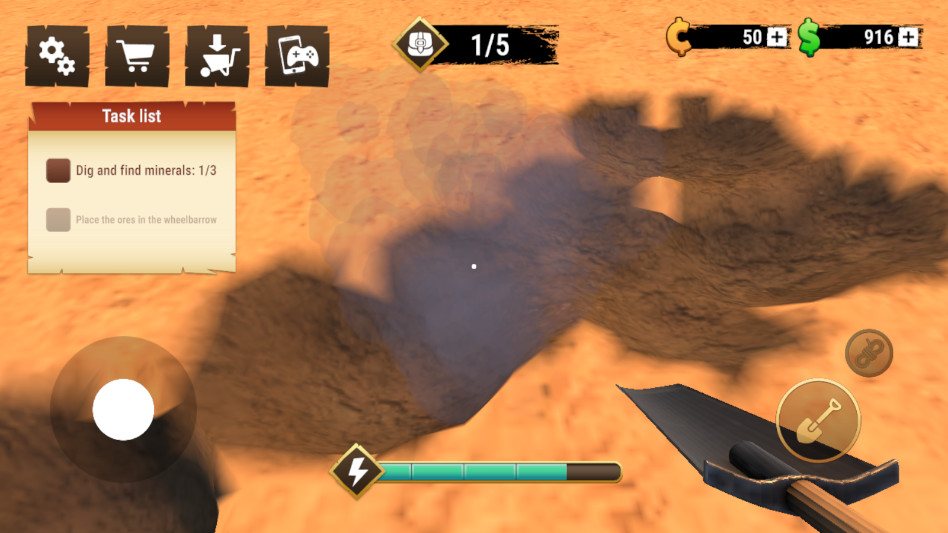Open the shopping cart store
The image size is (948, 533).
(137, 56)
